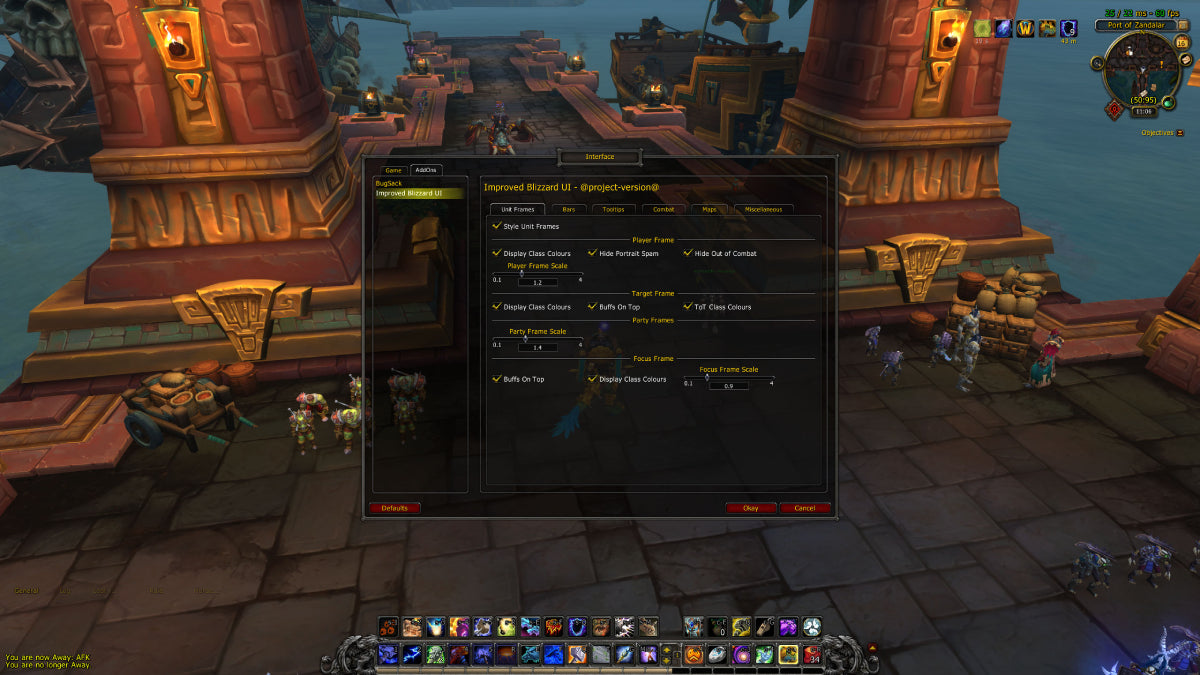Click the Party Frame Scale slider

(x=537, y=339)
